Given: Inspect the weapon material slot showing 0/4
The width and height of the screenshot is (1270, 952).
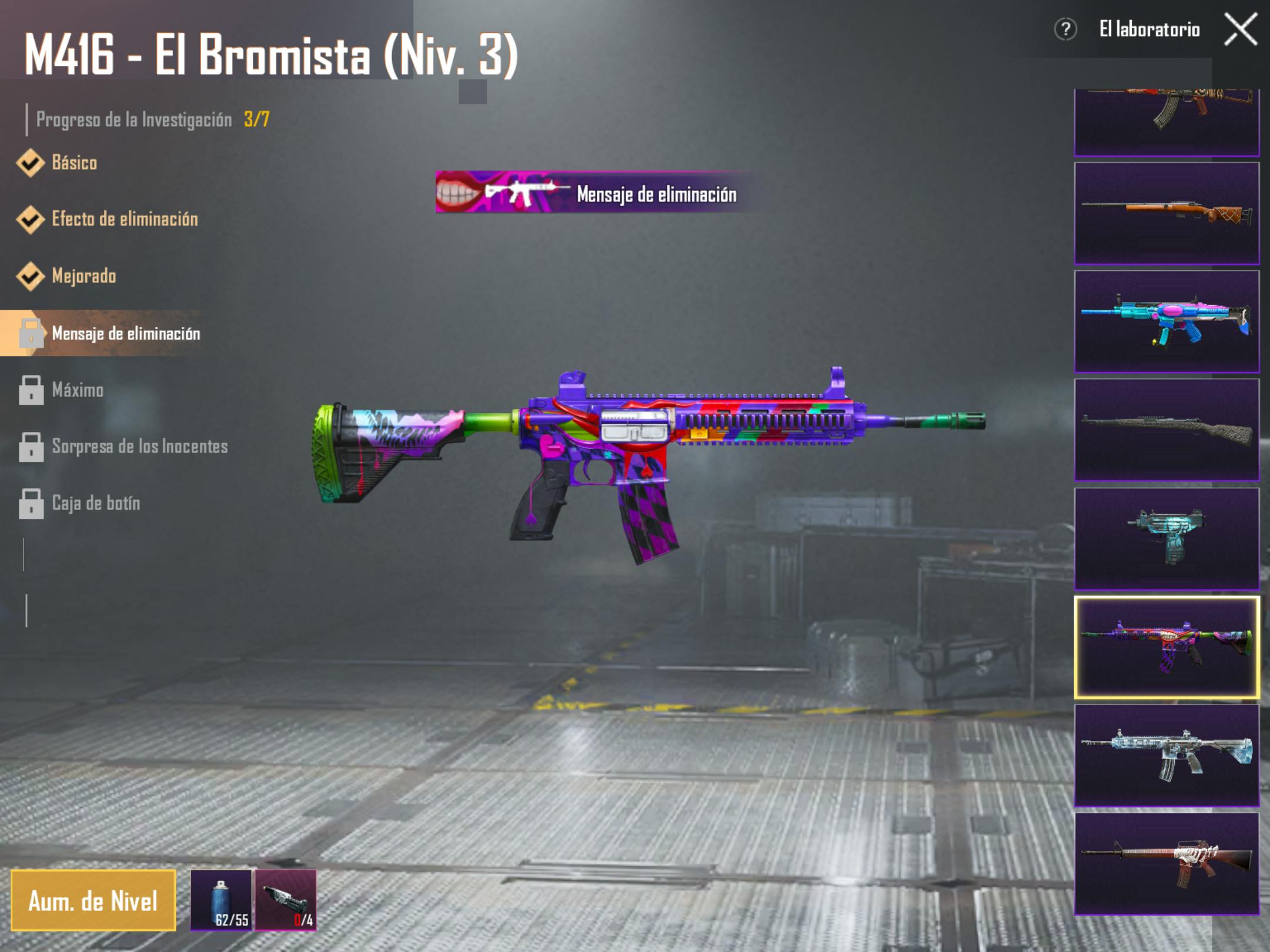Looking at the screenshot, I should pos(286,901).
